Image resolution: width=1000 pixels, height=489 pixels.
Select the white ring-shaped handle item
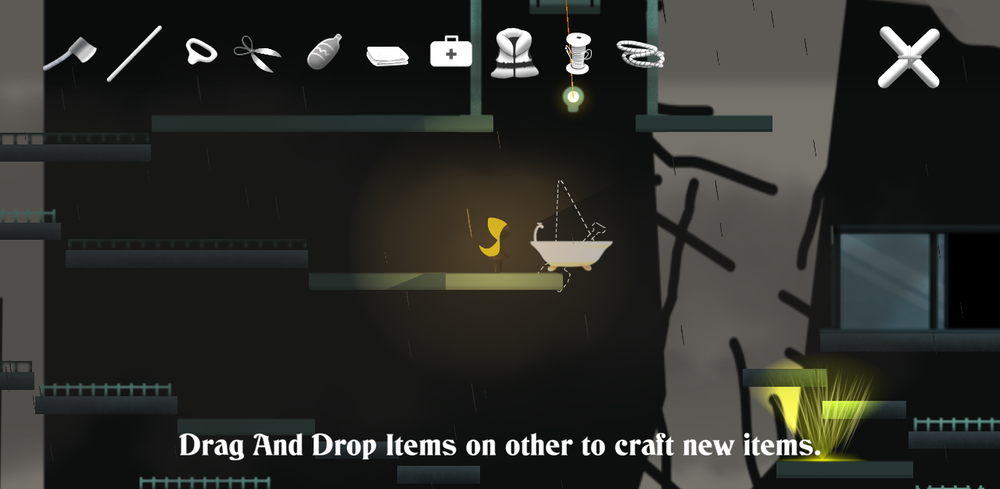pos(201,52)
